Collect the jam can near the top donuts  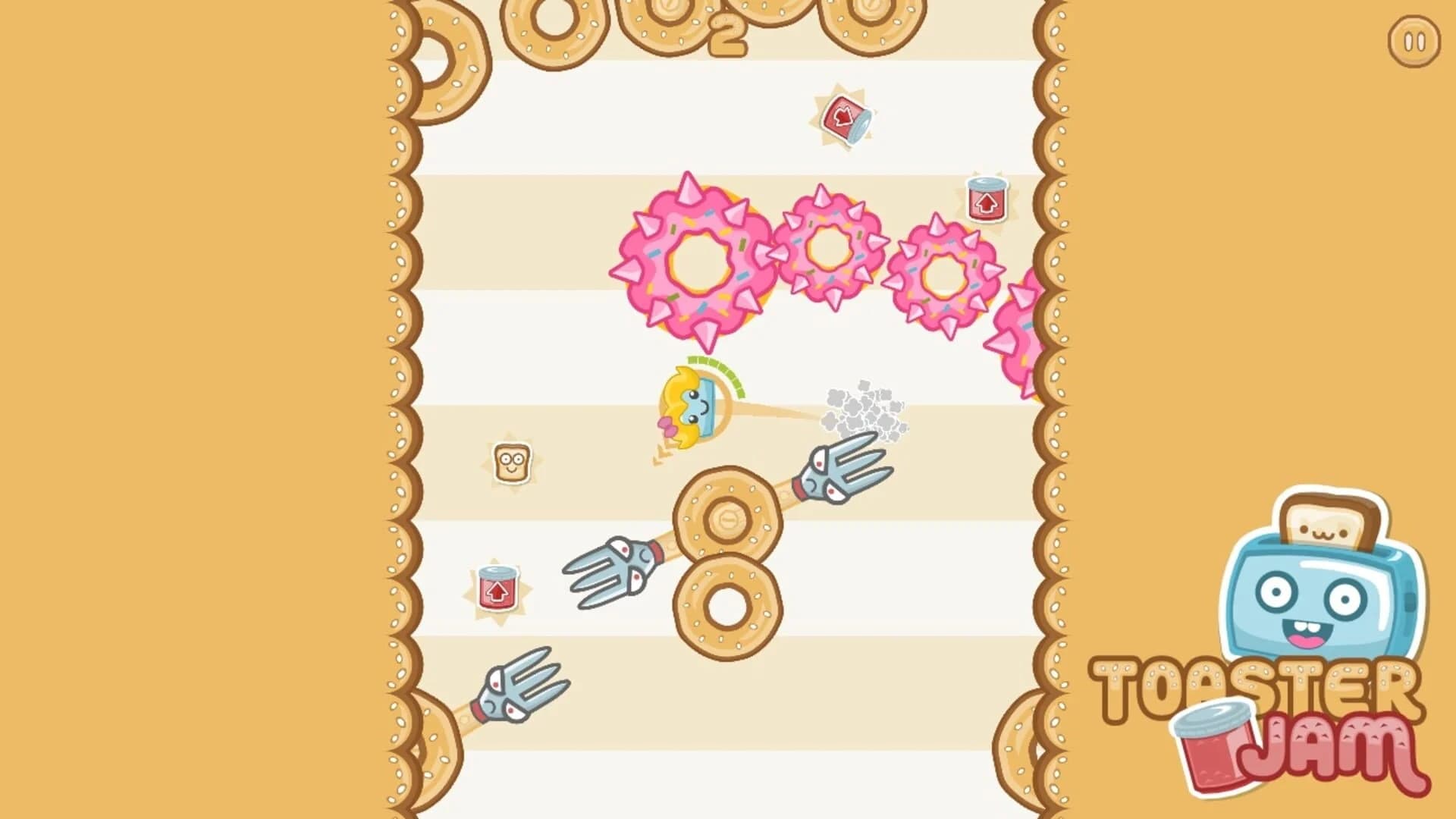pyautogui.click(x=847, y=118)
